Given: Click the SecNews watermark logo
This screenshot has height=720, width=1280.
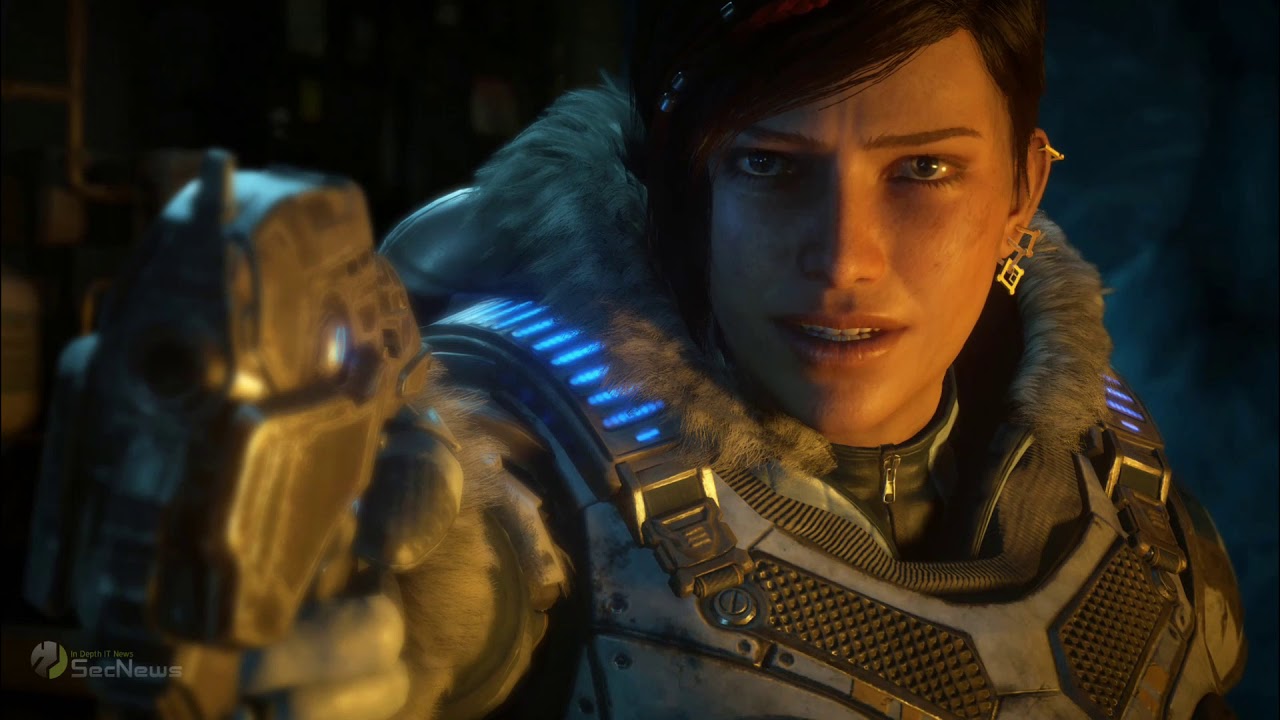Looking at the screenshot, I should (105, 662).
